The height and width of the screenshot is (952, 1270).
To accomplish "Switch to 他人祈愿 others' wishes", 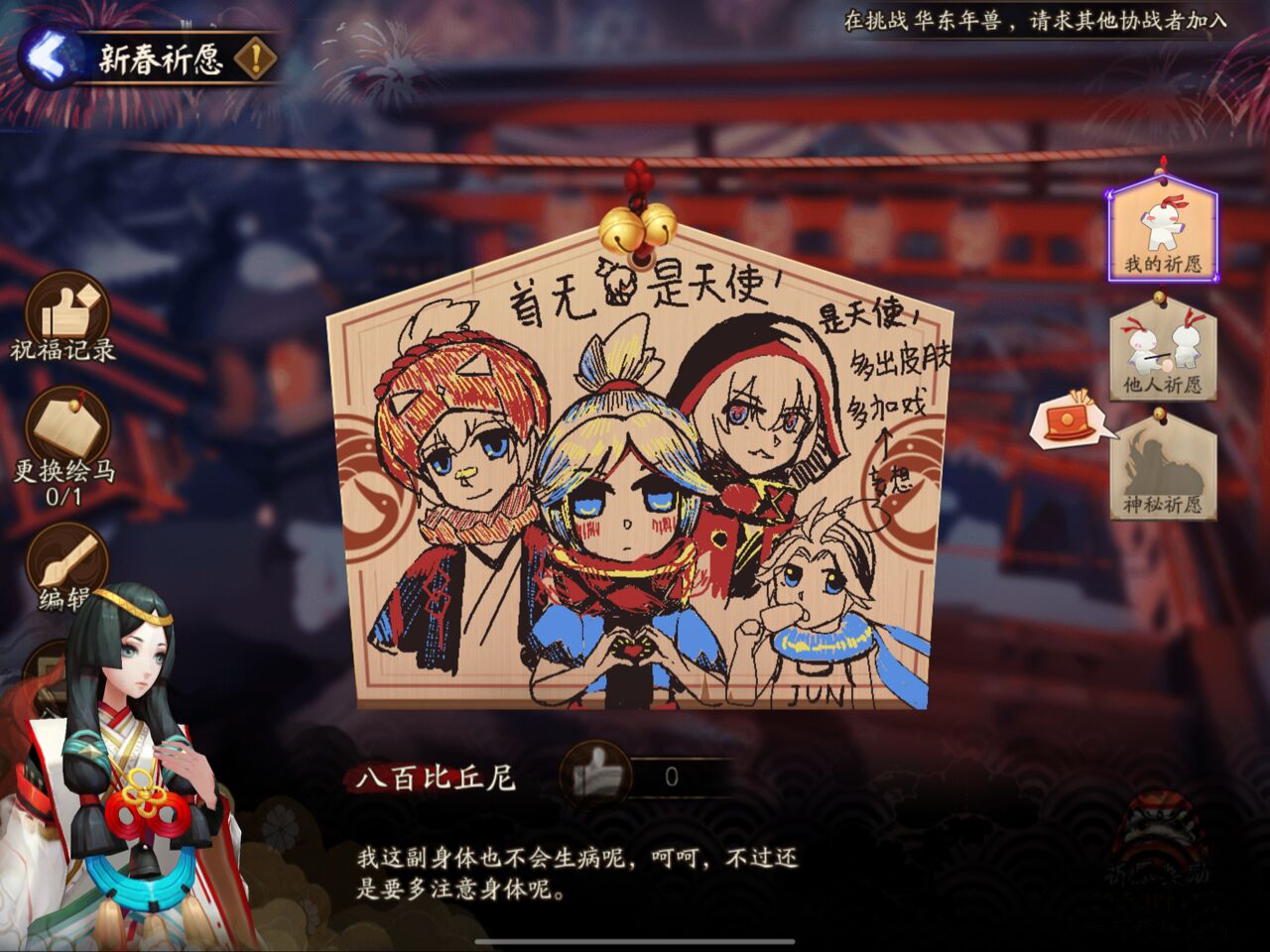I will pyautogui.click(x=1162, y=352).
